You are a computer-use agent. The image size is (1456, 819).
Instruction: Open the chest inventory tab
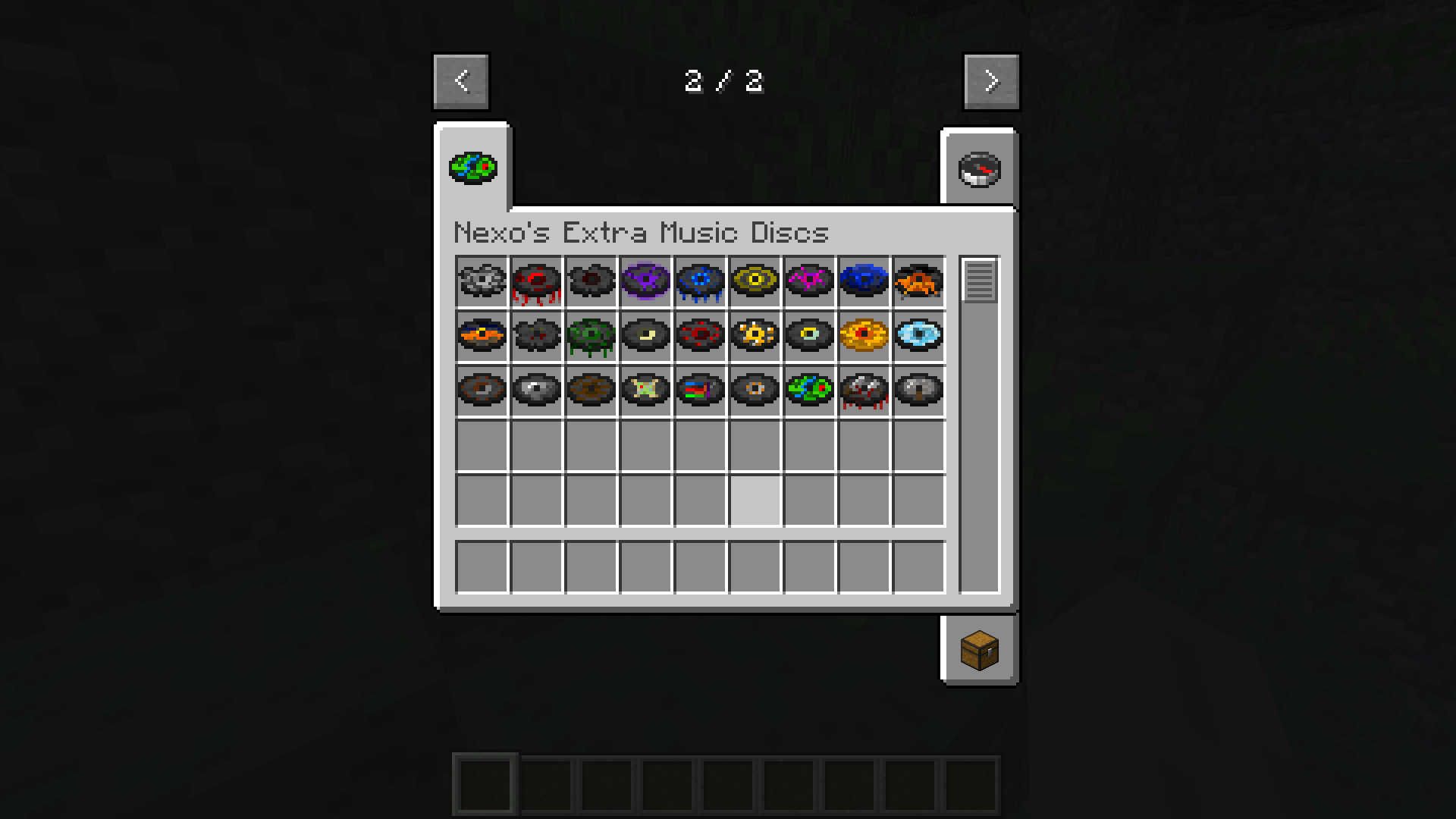[x=979, y=649]
